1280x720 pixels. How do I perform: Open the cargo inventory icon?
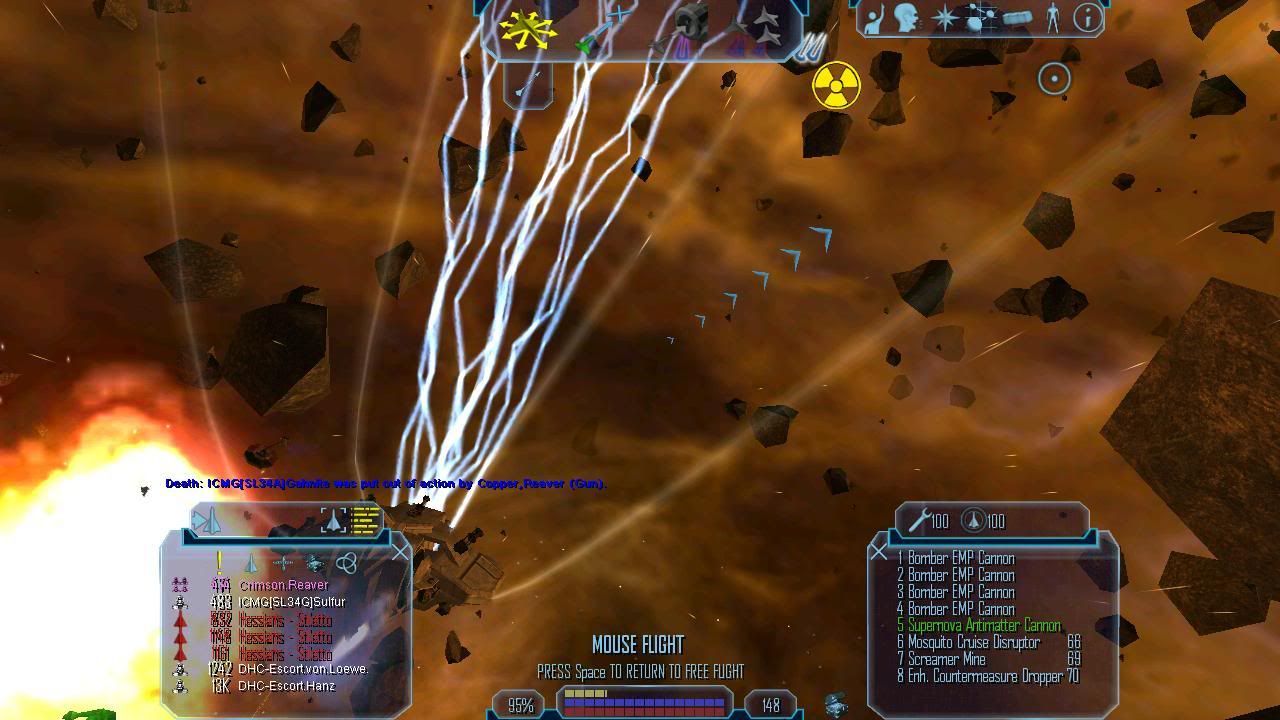point(1017,18)
